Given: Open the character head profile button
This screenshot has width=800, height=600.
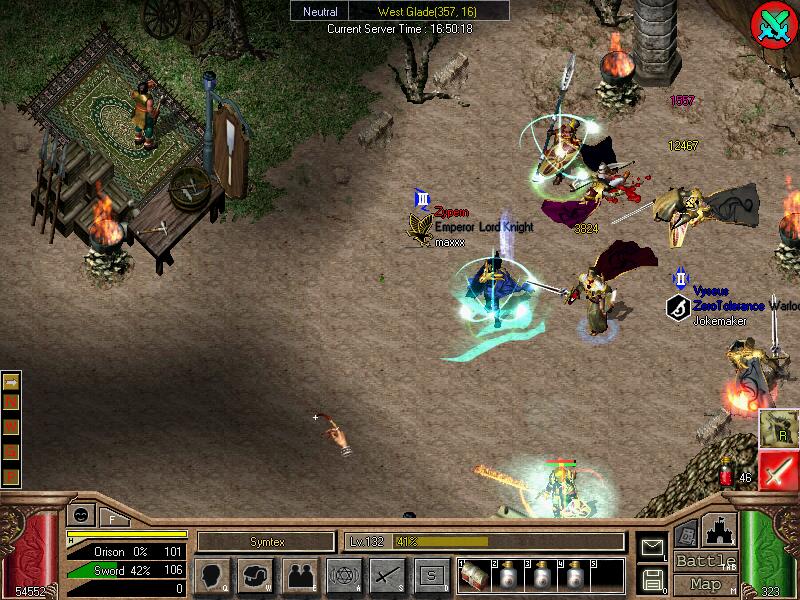Looking at the screenshot, I should 213,575.
